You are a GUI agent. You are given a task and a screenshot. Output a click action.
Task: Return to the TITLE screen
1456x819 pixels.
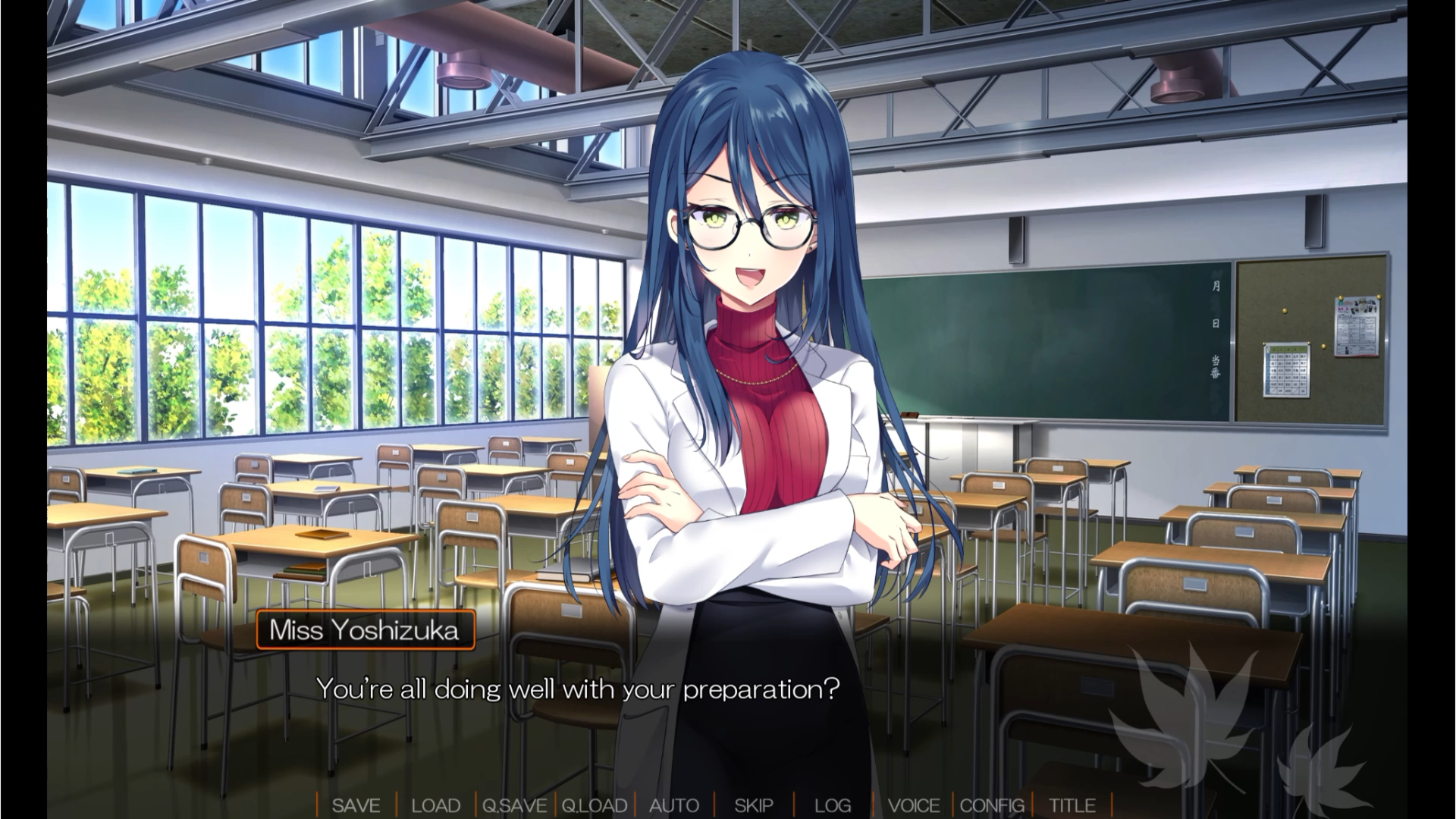pyautogui.click(x=1072, y=805)
